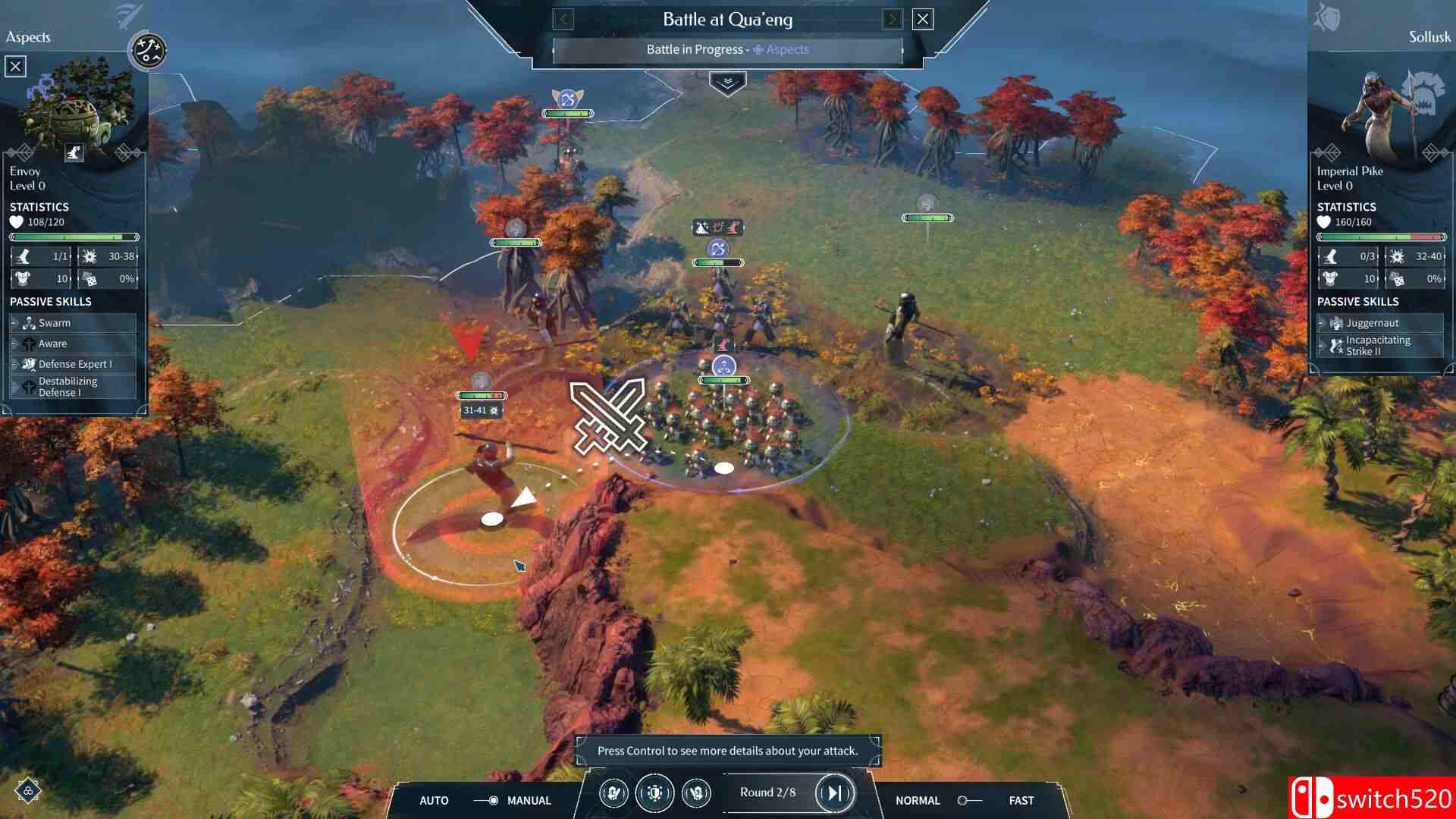The height and width of the screenshot is (819, 1456).
Task: Expand the chevron below the battle title
Action: (x=727, y=83)
